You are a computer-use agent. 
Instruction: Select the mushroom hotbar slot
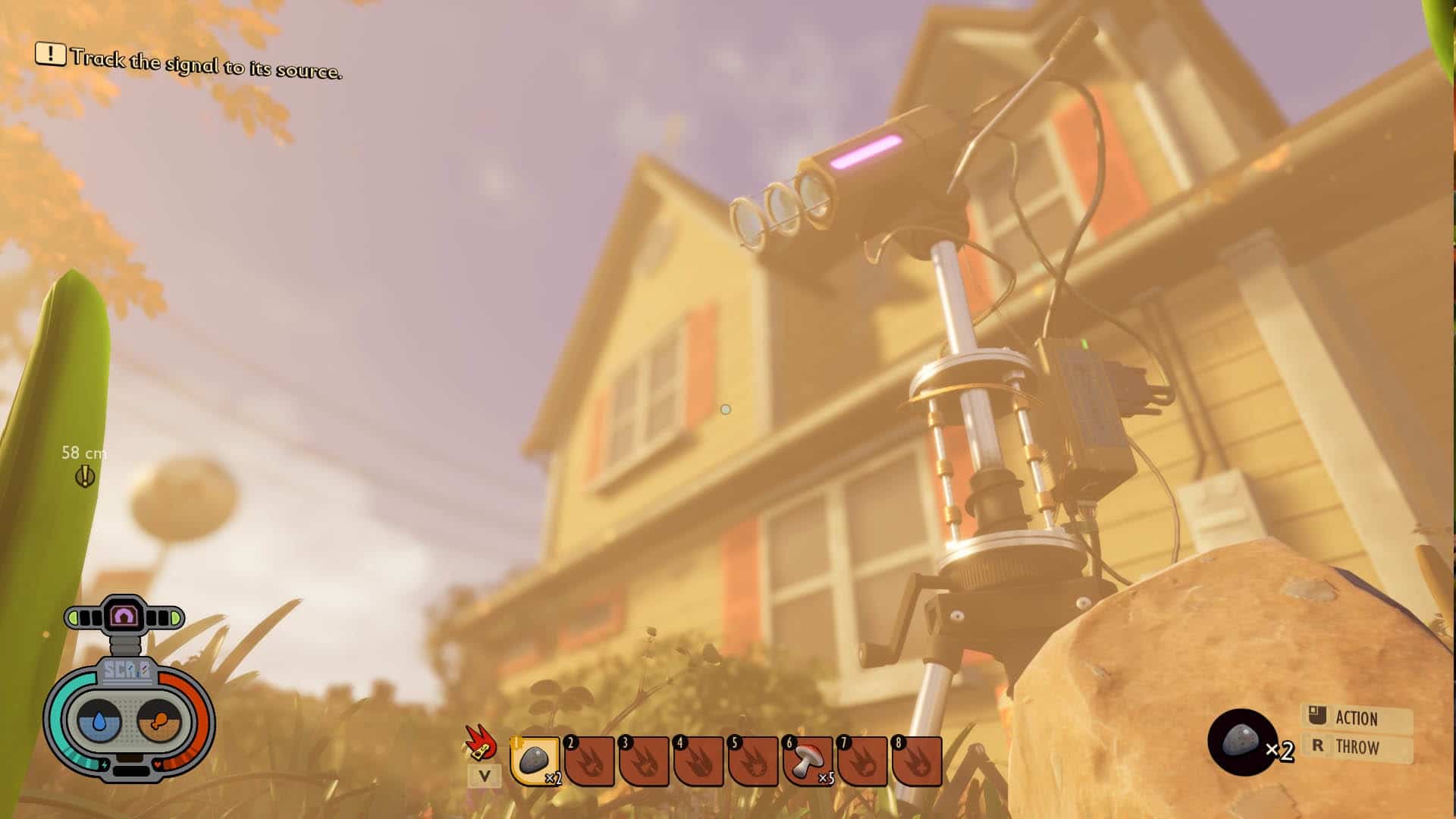tap(808, 760)
